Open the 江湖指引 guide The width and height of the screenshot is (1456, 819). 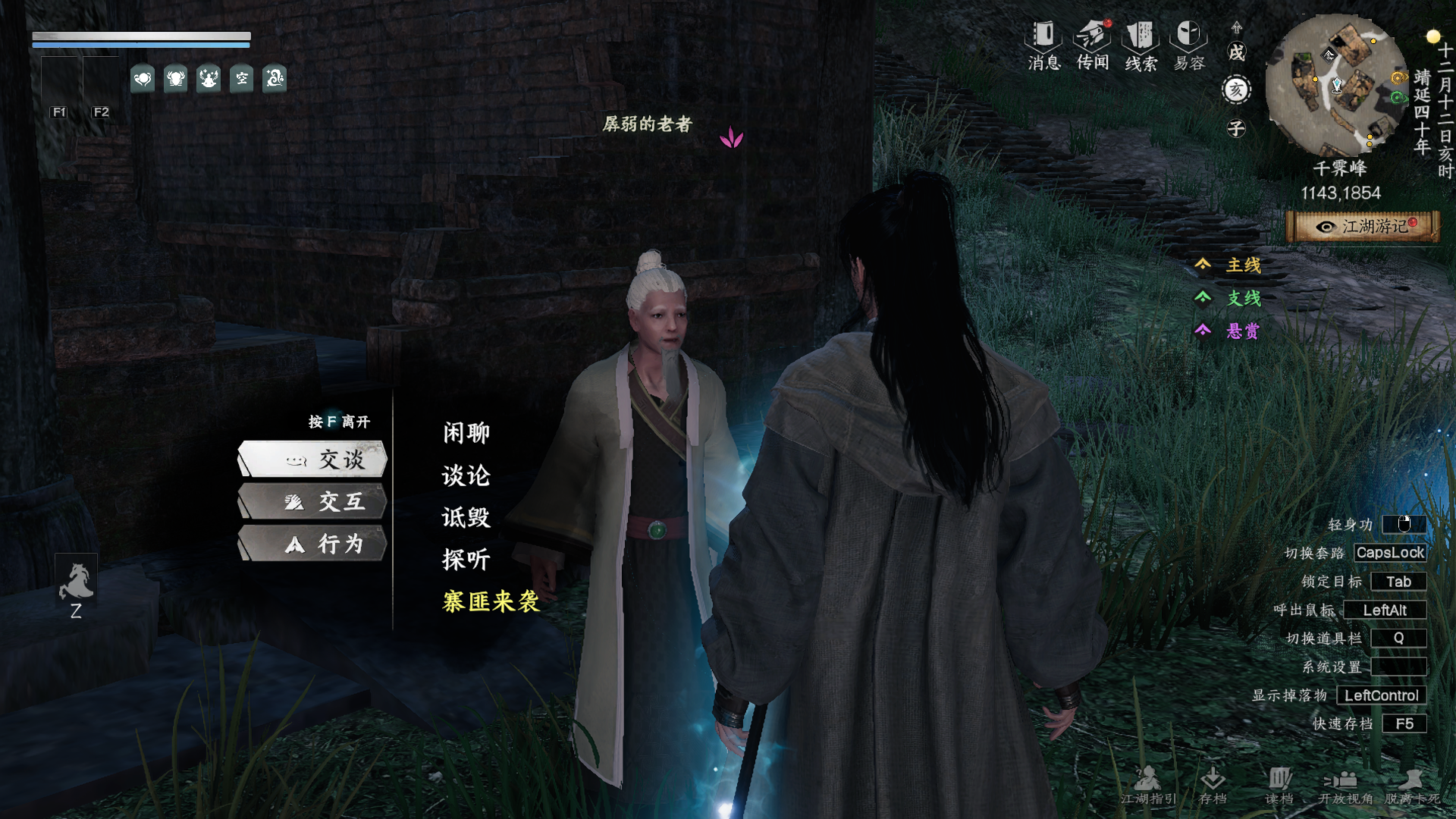pos(1148,785)
